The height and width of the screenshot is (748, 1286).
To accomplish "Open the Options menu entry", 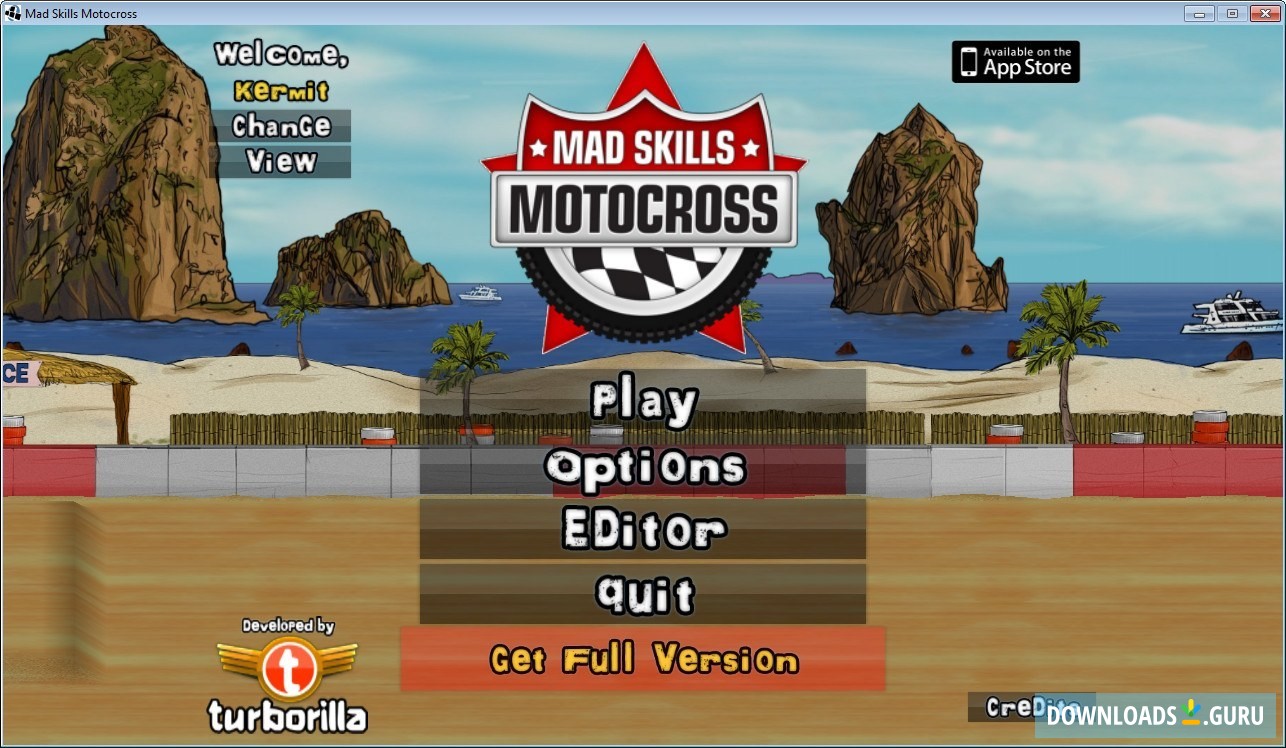I will (643, 466).
